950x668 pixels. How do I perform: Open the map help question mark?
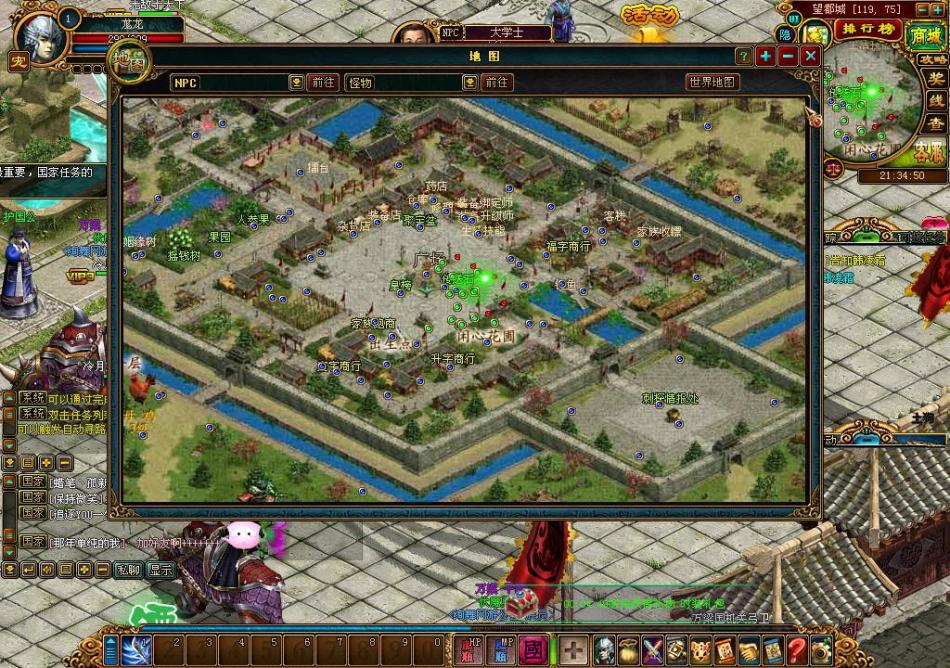click(x=743, y=56)
